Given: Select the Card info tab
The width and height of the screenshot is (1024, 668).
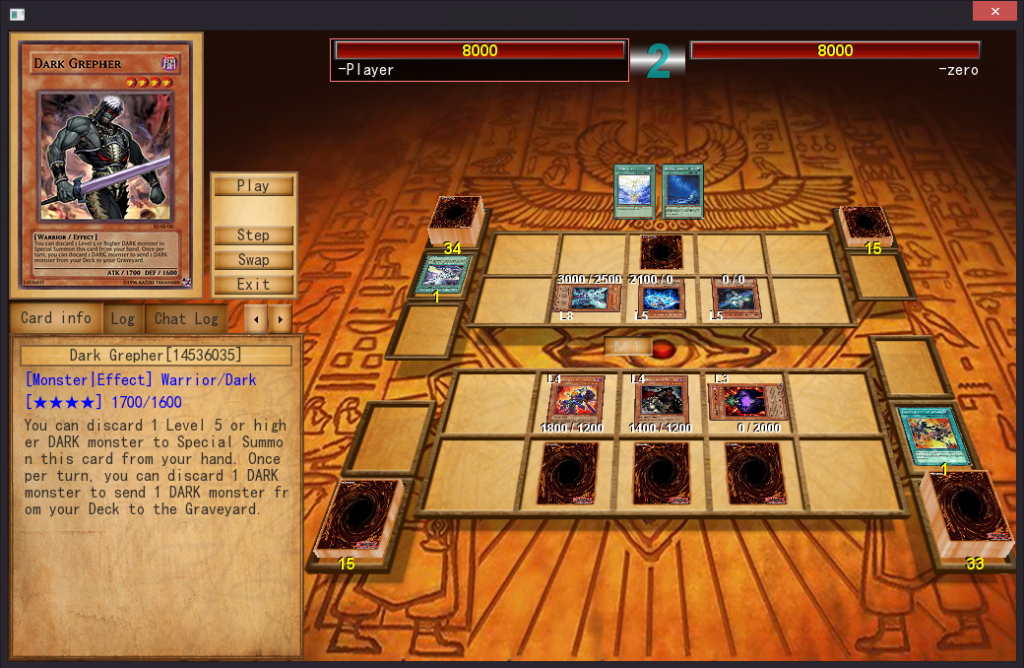Looking at the screenshot, I should click(56, 319).
